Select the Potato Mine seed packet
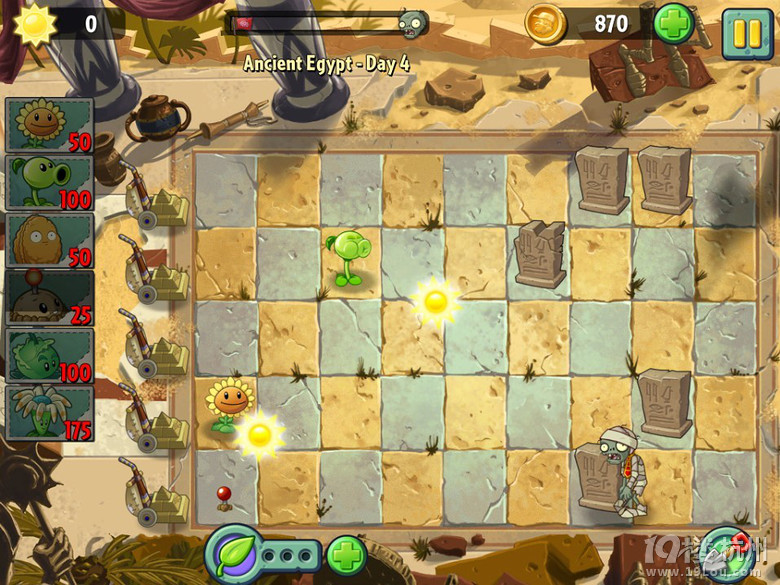 49,298
